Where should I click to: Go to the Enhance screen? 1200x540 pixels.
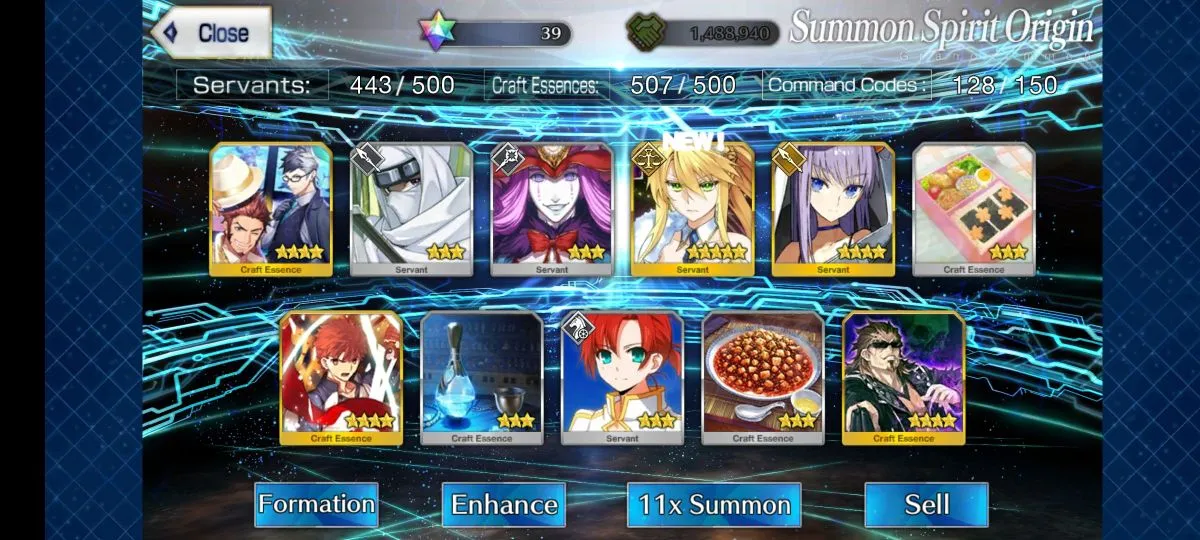503,504
